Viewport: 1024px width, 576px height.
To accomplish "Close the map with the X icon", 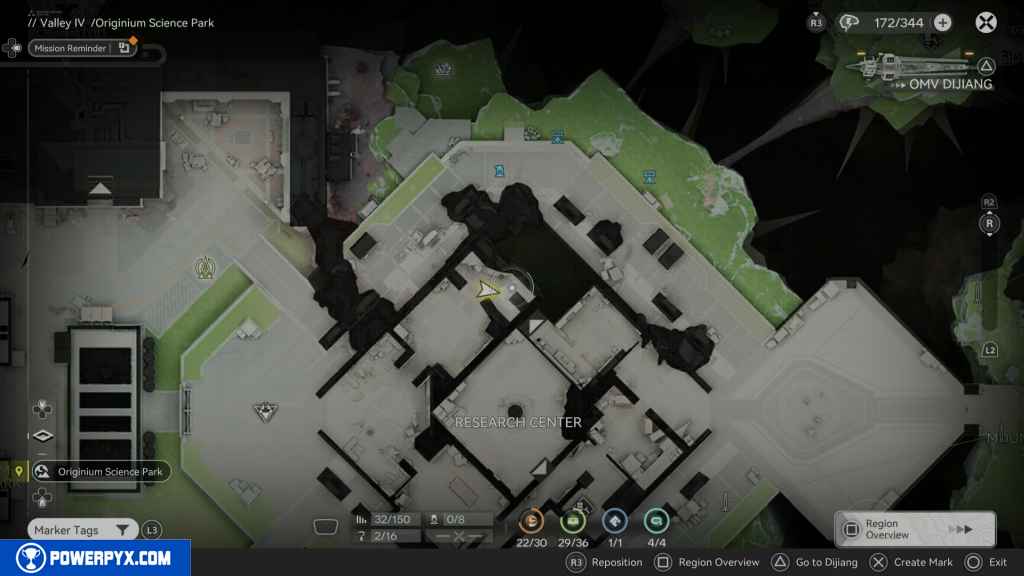I will [986, 22].
